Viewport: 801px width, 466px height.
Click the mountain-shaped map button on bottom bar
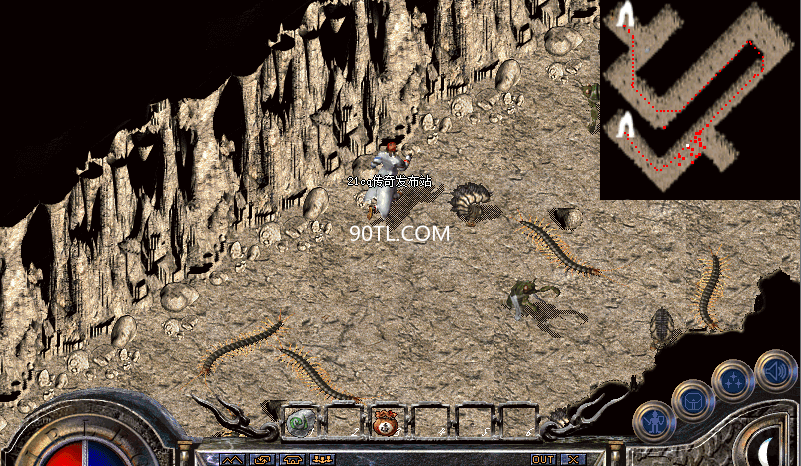[x=233, y=459]
